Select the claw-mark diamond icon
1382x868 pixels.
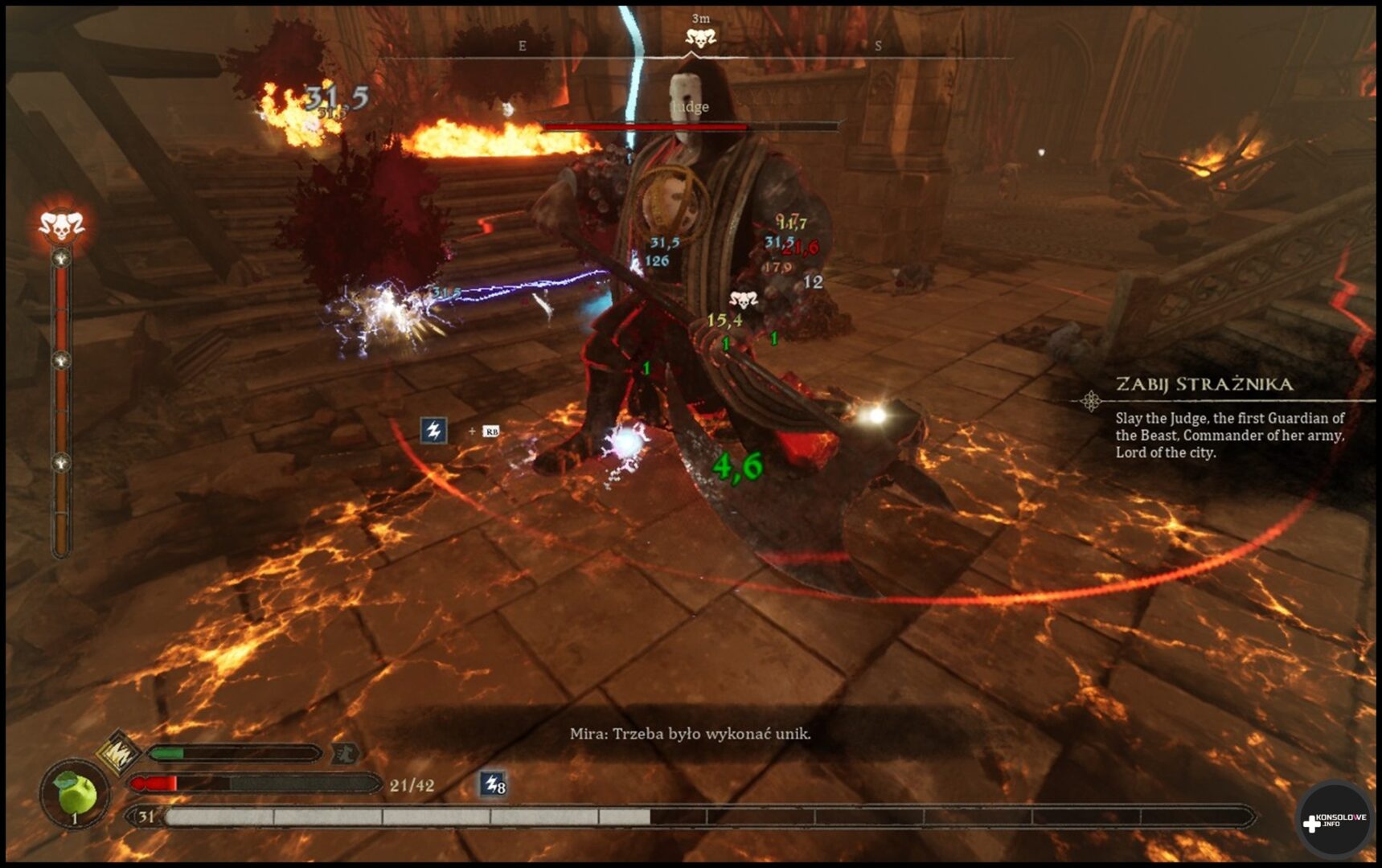118,752
